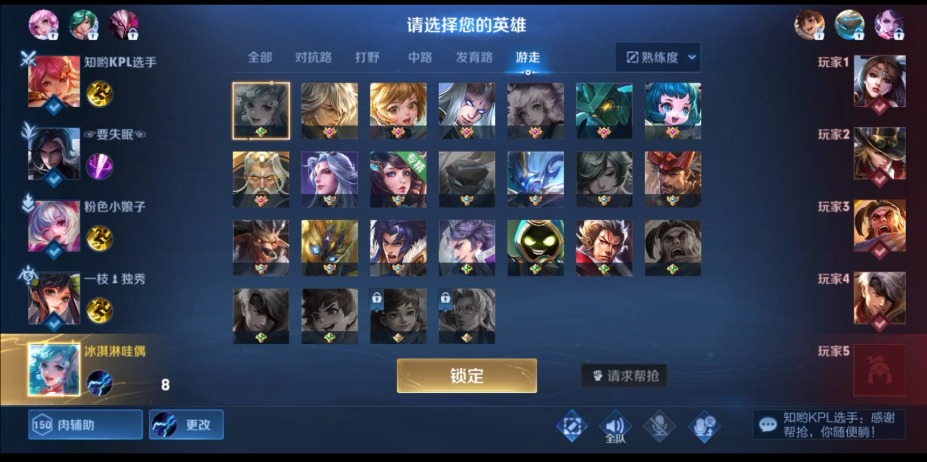Viewport: 927px width, 462px height.
Task: Toggle the 全队 team voice speaker
Action: 614,427
